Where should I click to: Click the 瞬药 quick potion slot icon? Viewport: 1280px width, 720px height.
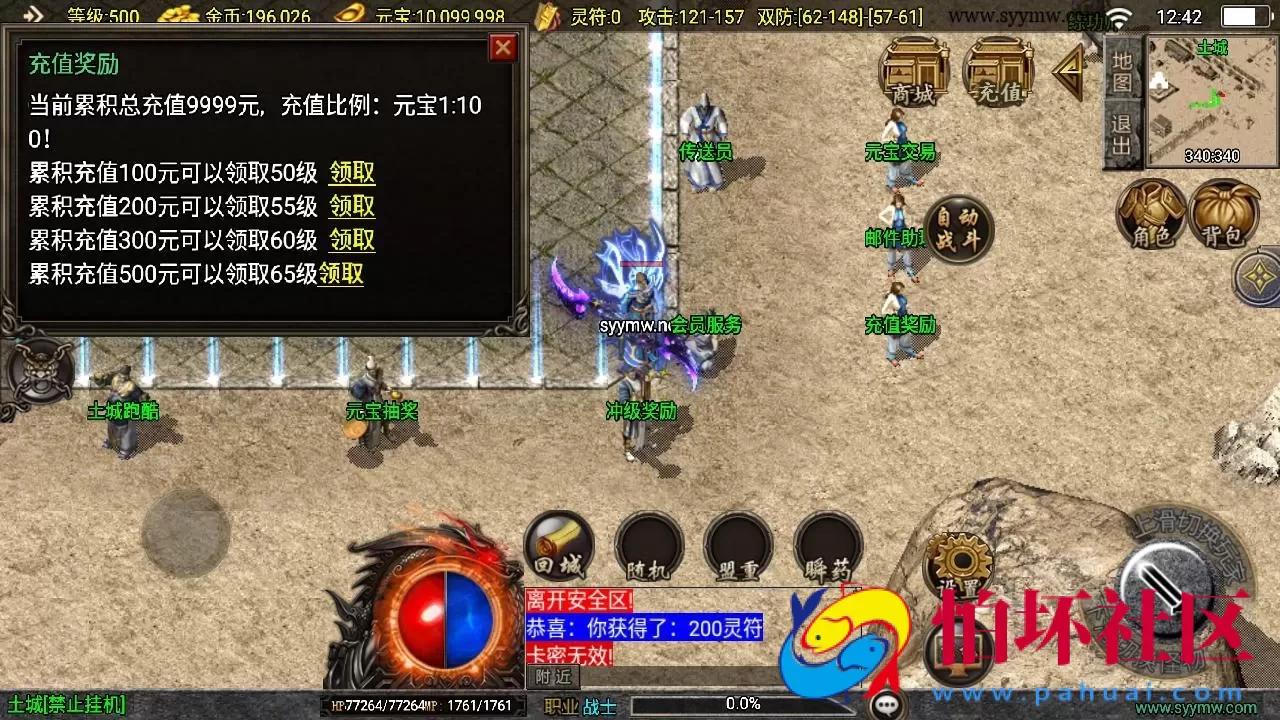(x=828, y=545)
